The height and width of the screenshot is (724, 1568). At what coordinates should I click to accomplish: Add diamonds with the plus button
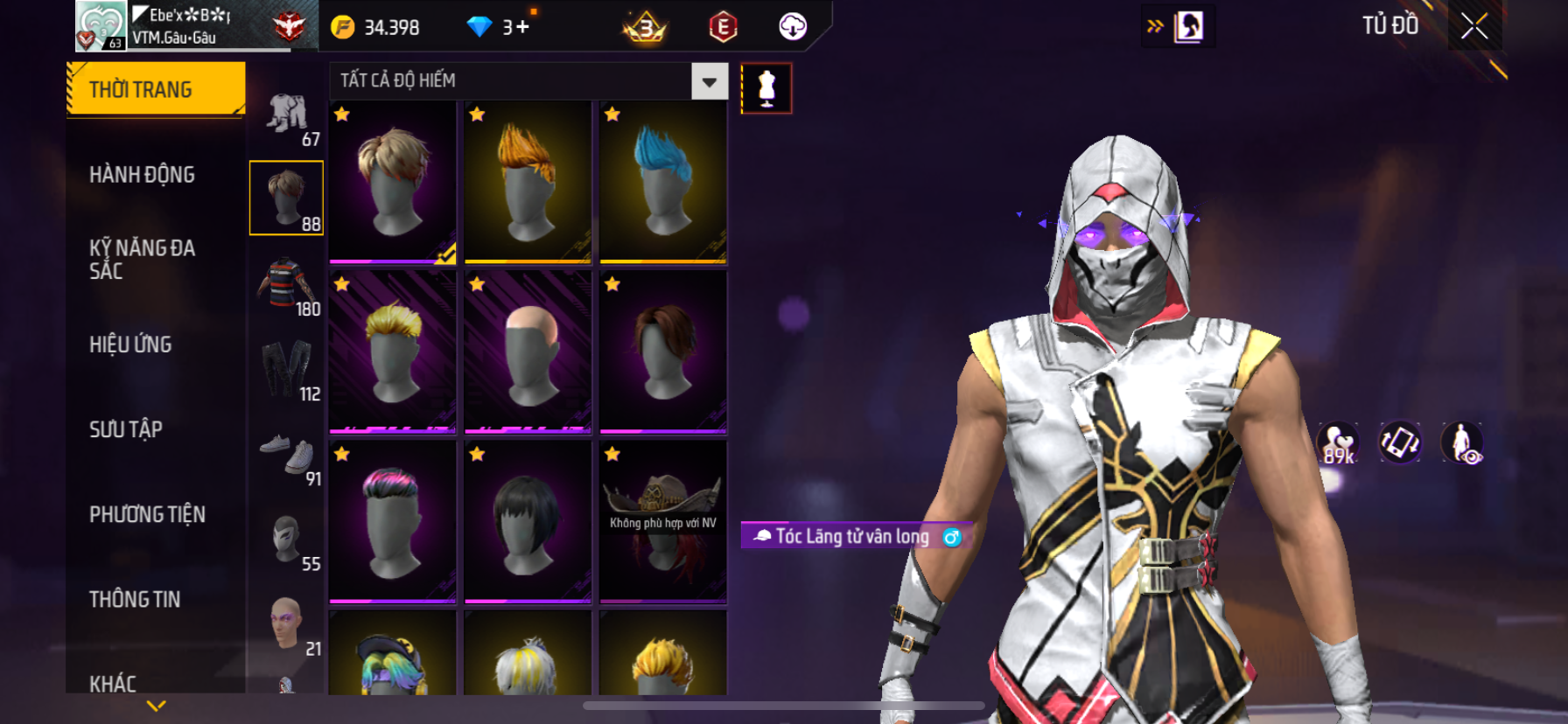point(522,27)
